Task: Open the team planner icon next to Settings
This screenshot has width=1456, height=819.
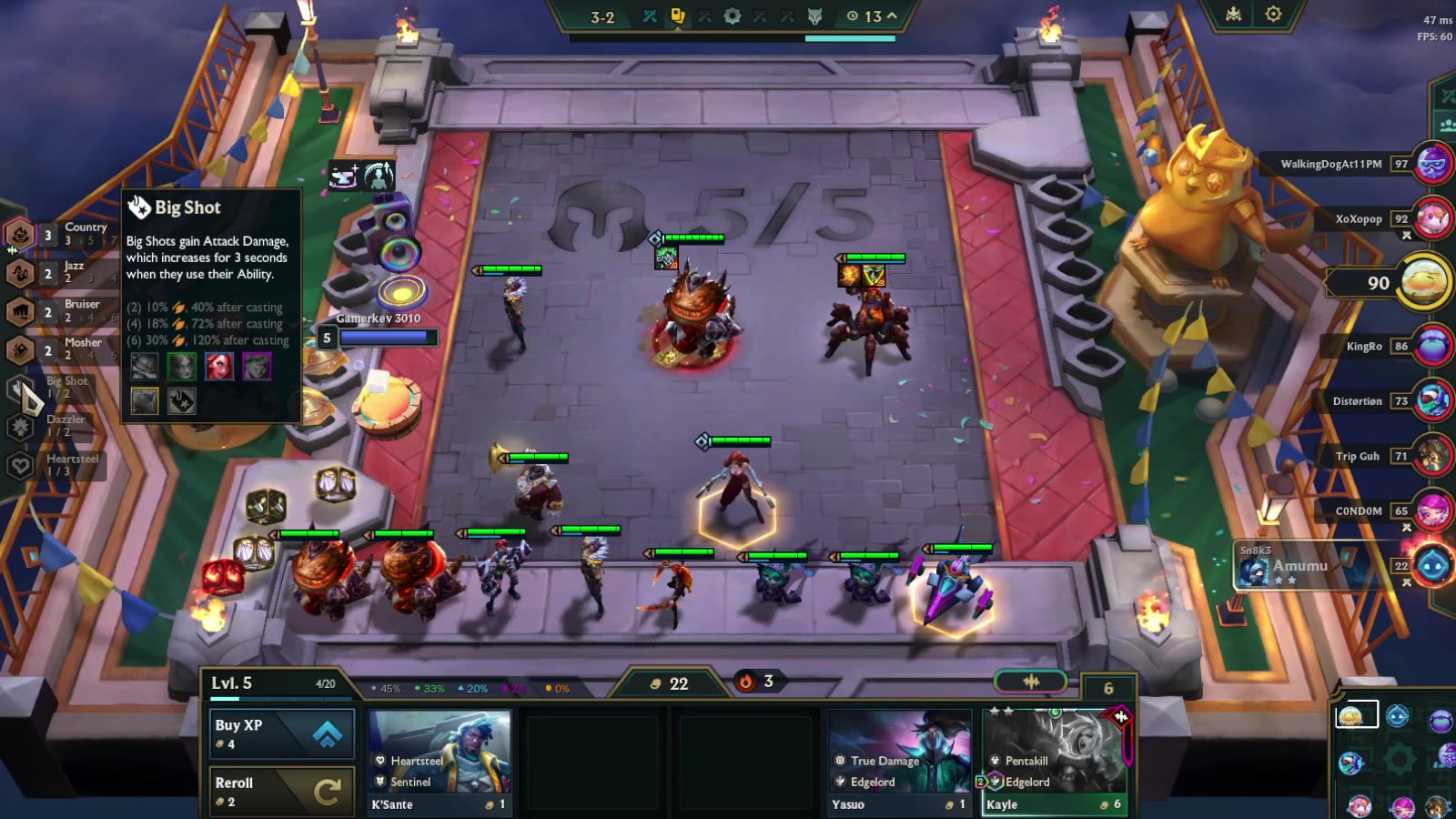Action: tap(1232, 13)
